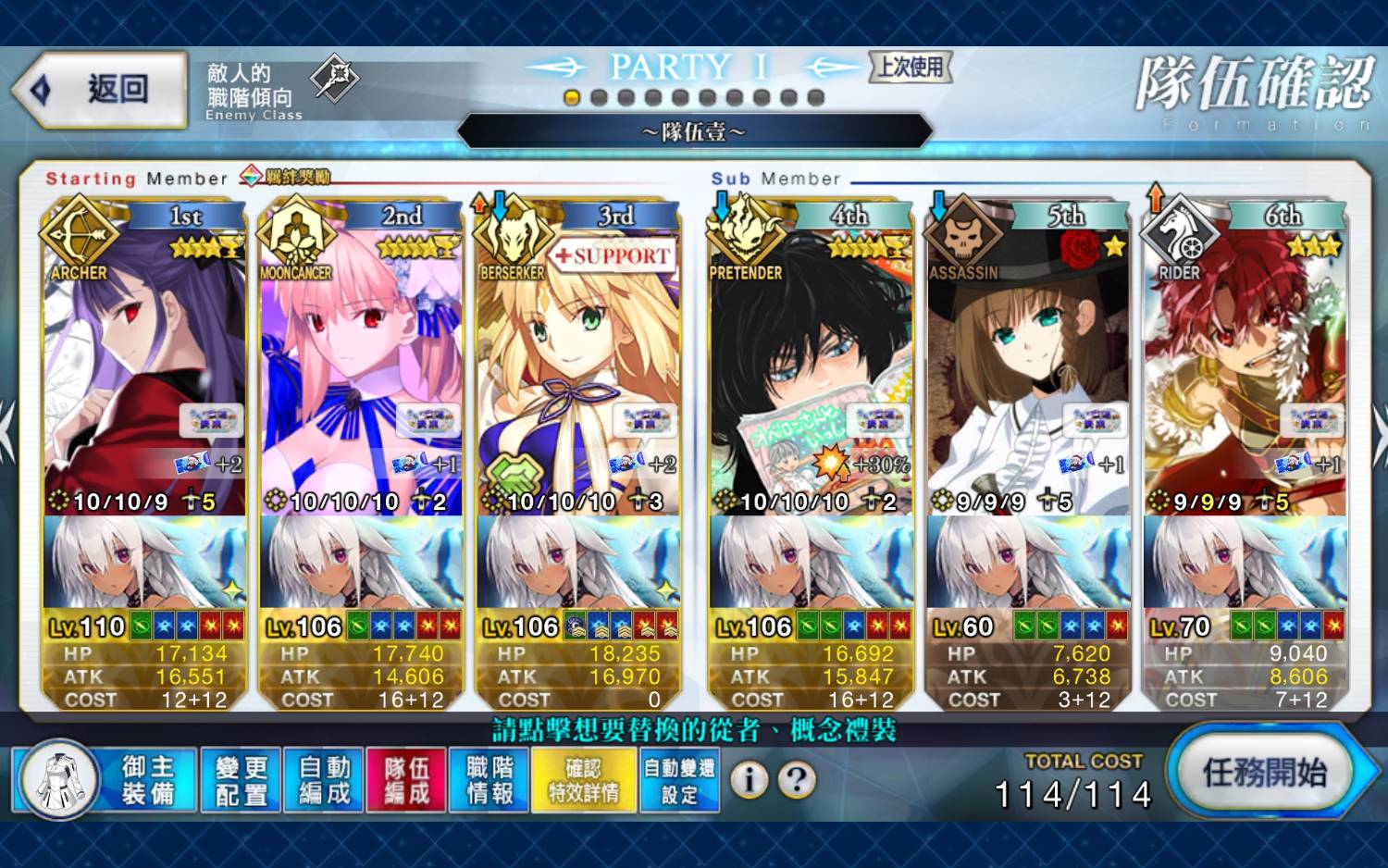Image resolution: width=1388 pixels, height=868 pixels.
Task: Go back with the 返回 button
Action: click(100, 90)
